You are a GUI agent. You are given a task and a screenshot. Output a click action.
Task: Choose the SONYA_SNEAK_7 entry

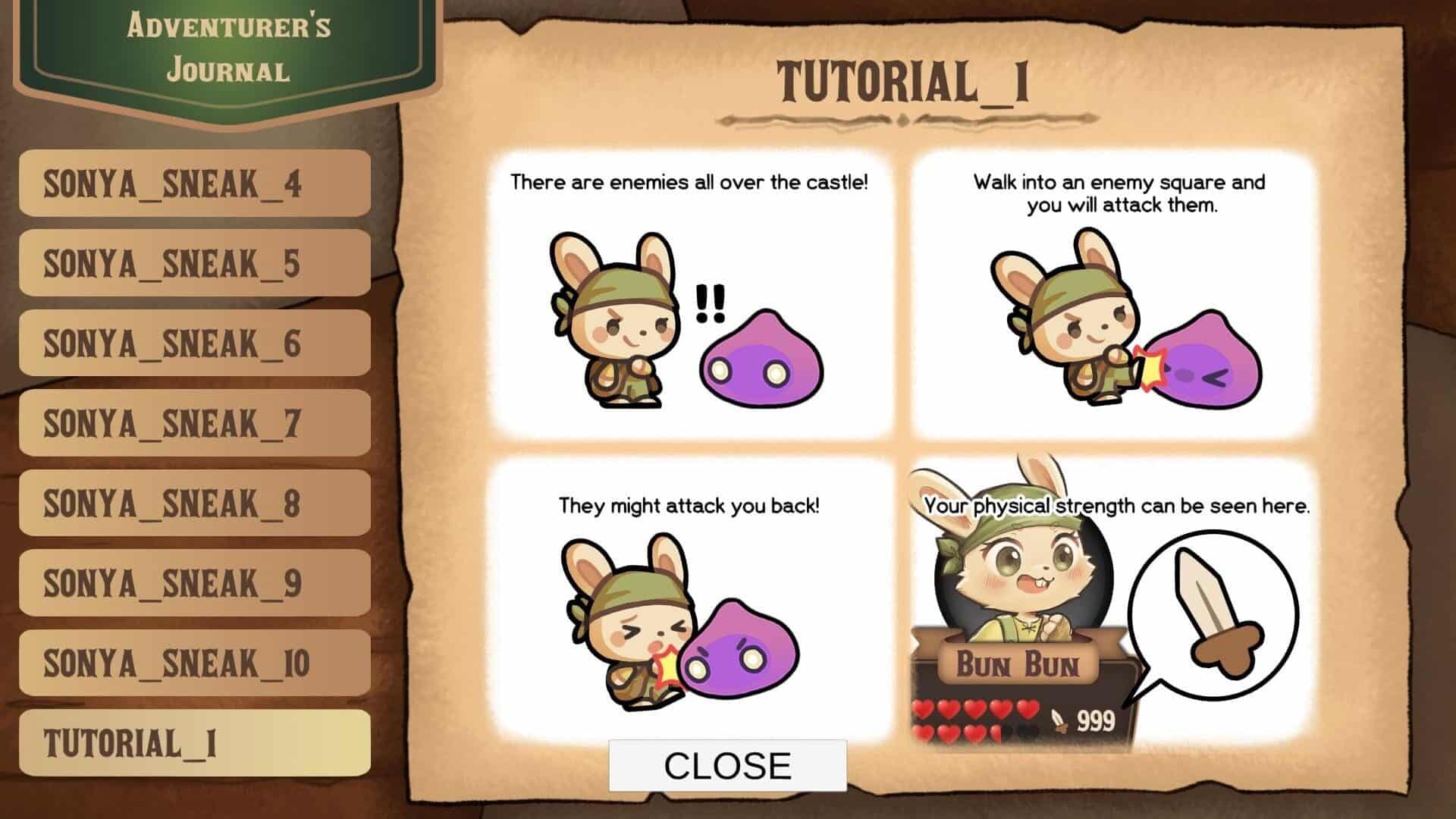pyautogui.click(x=195, y=423)
